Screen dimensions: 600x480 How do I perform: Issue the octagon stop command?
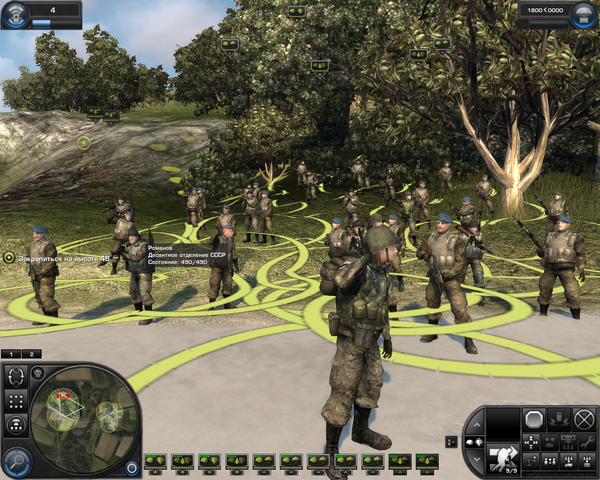[x=534, y=419]
